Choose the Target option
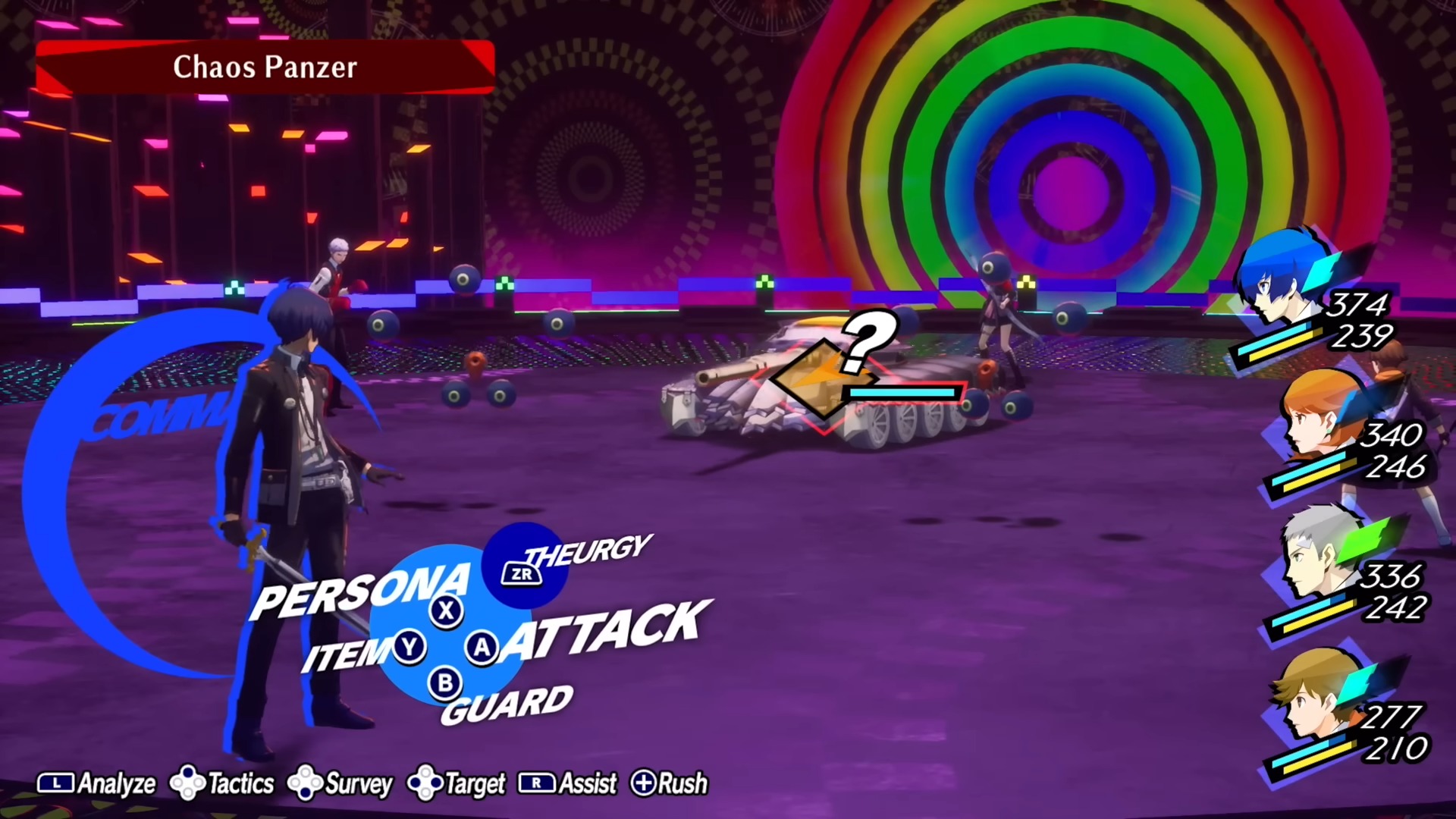Screen dimensions: 1456x819 (x=457, y=783)
